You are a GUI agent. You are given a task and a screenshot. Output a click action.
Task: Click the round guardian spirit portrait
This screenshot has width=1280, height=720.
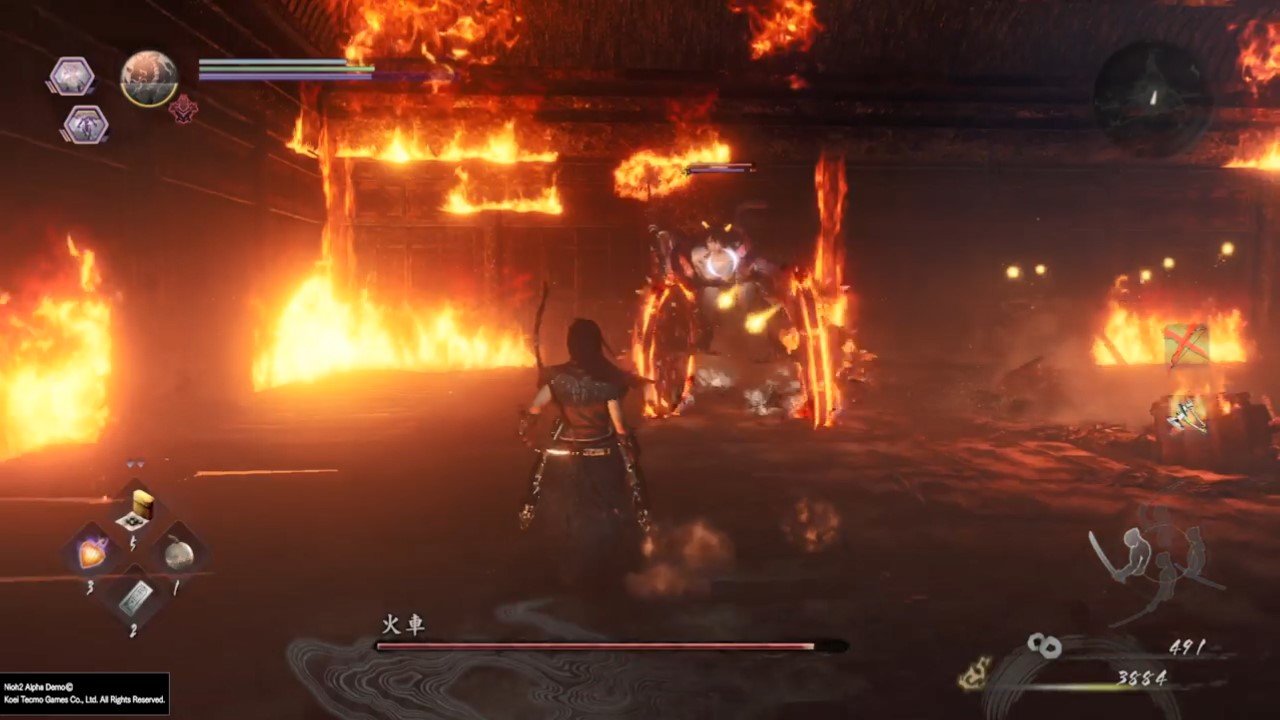[149, 78]
